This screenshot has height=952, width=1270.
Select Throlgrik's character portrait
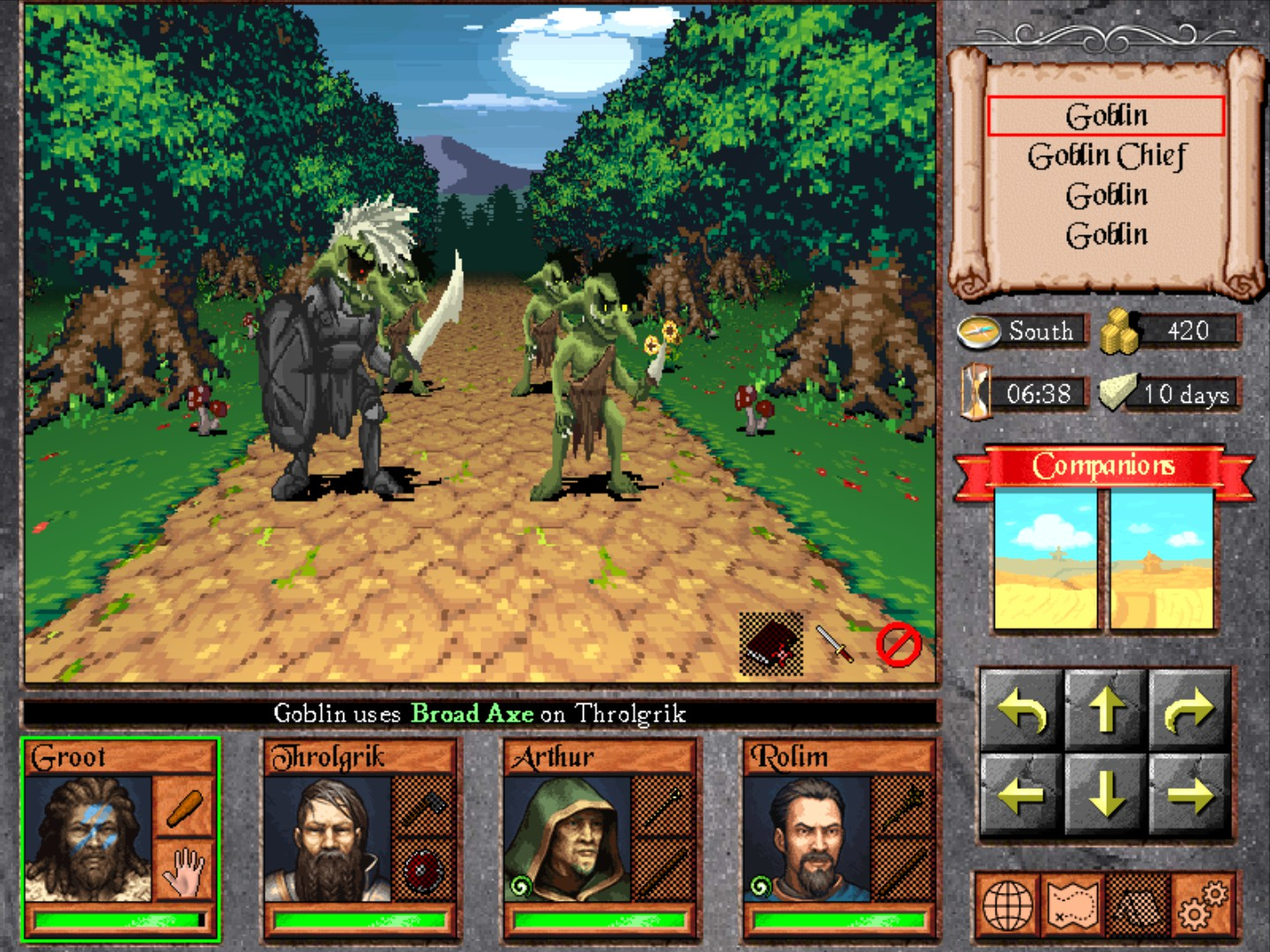point(328,838)
